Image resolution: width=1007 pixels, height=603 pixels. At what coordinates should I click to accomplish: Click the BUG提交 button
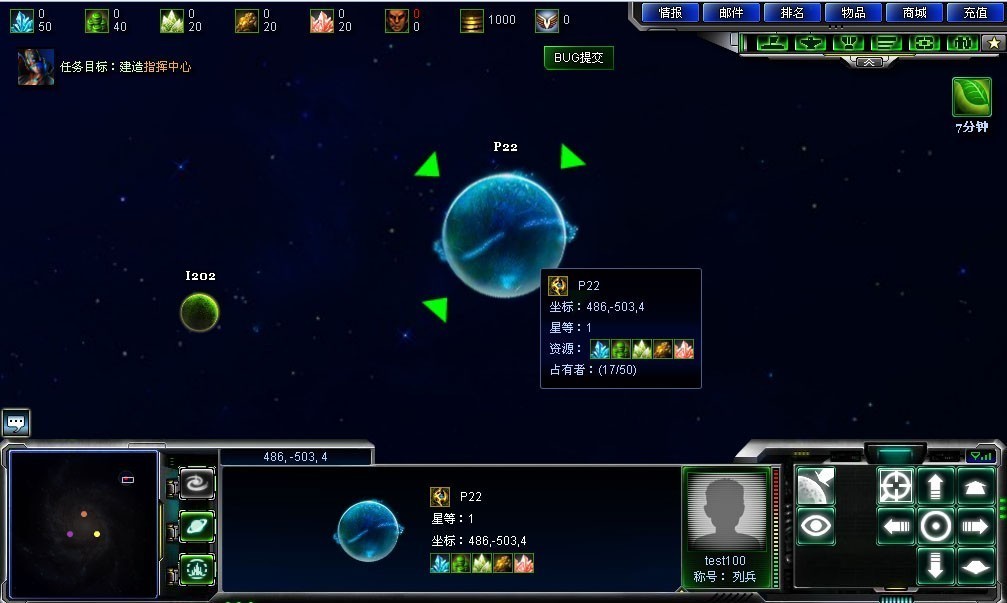coord(579,58)
